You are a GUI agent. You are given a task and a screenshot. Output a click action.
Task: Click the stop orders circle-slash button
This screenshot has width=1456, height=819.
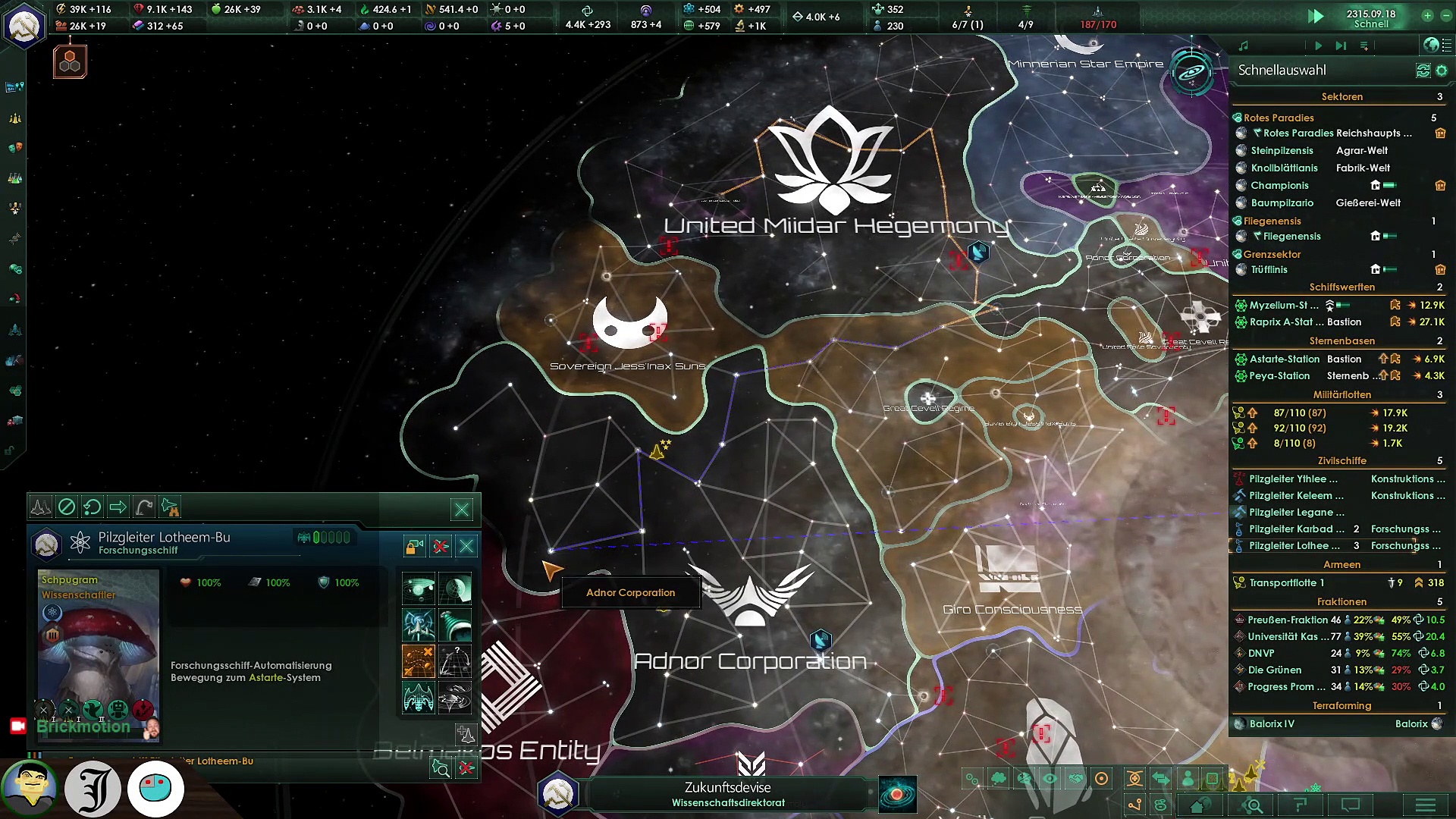67,507
